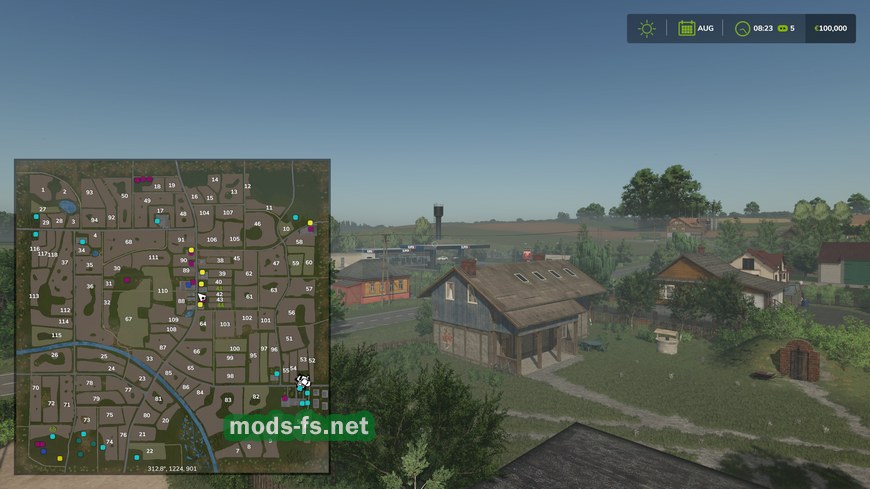Select field 56 on the map
The width and height of the screenshot is (870, 489).
(292, 312)
